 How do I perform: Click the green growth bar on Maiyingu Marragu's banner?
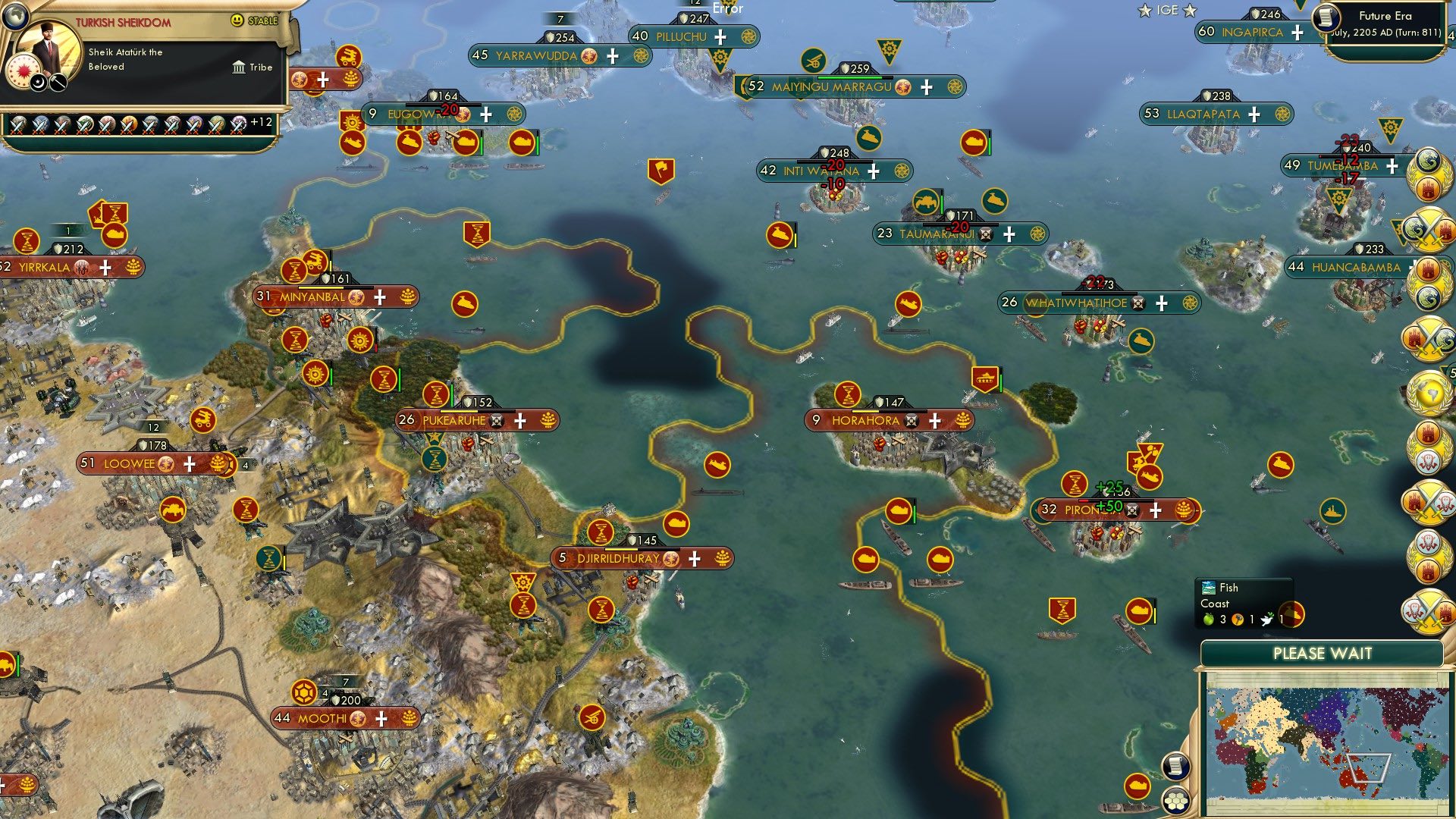(849, 77)
